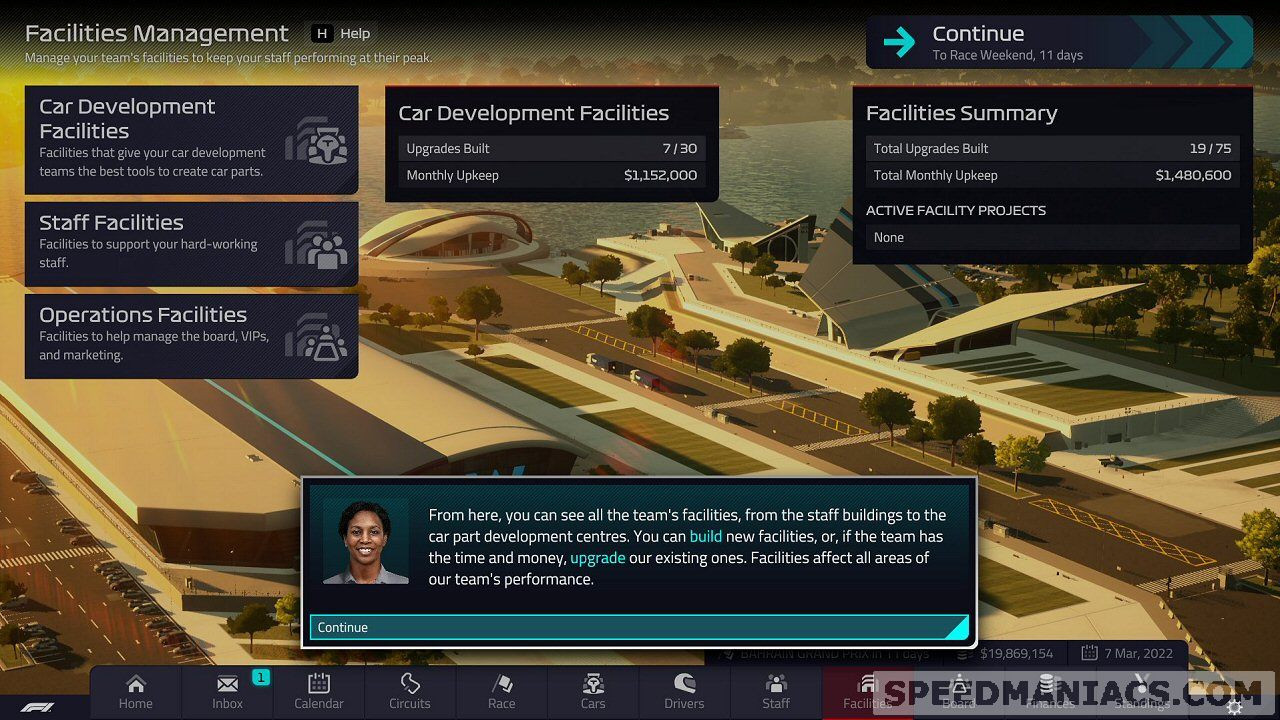Open the Race tab
1280x720 pixels.
click(502, 692)
